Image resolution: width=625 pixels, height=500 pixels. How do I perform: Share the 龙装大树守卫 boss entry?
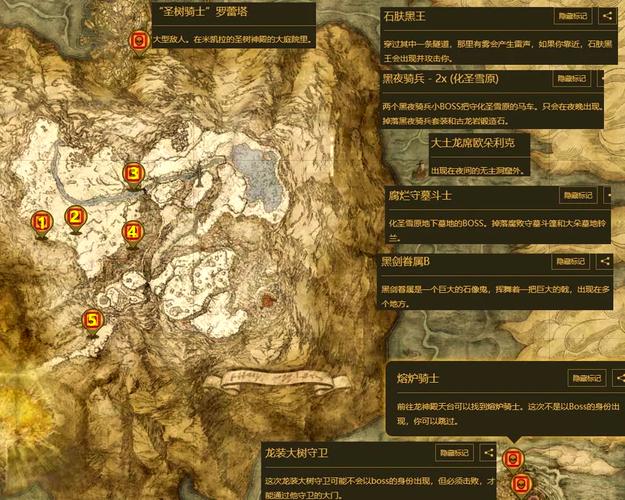click(489, 453)
